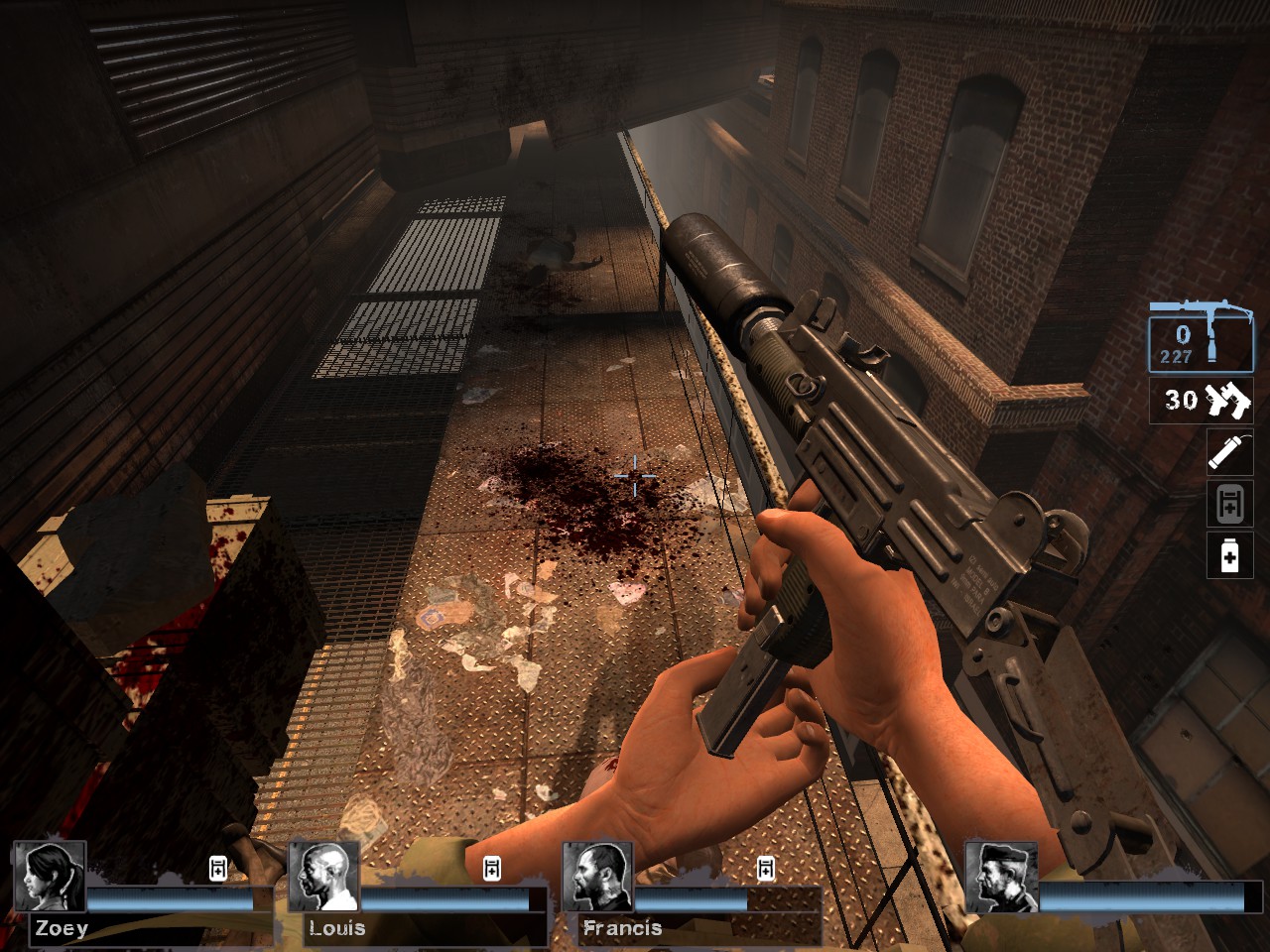Choose the pipe bomb slot
This screenshot has height=952, width=1270.
tap(1229, 454)
